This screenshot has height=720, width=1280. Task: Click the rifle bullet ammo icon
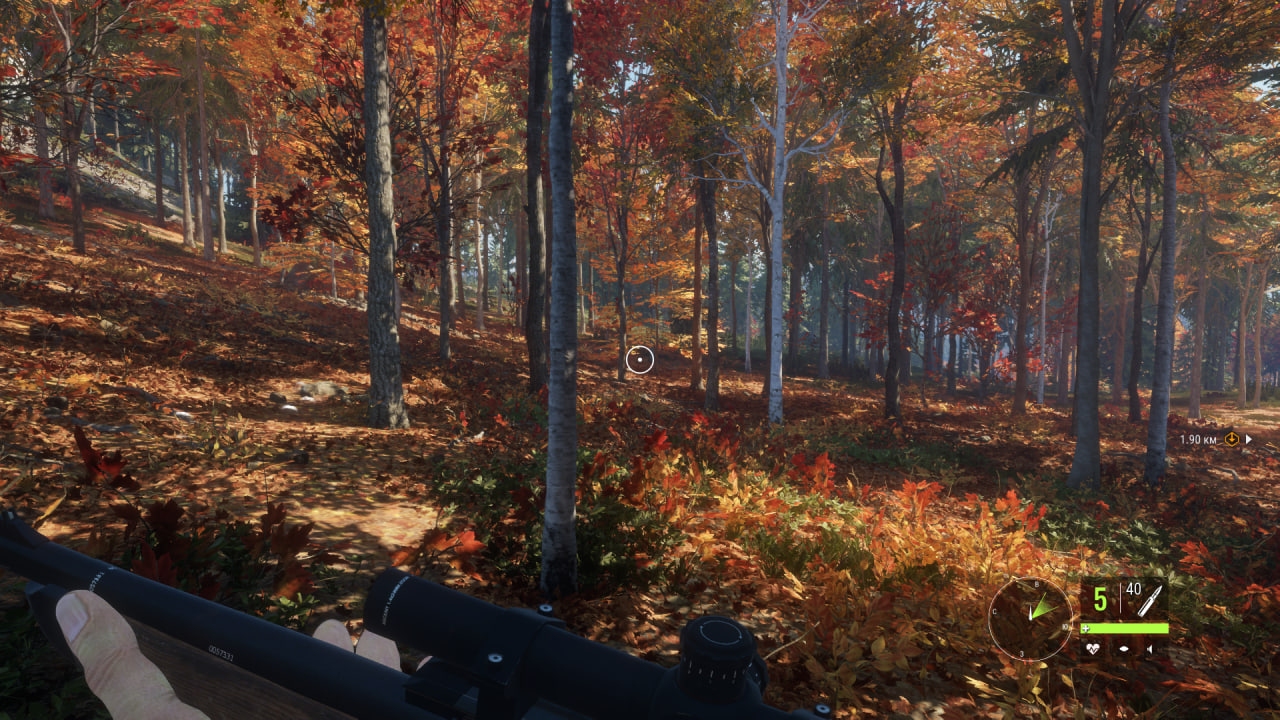(1150, 600)
